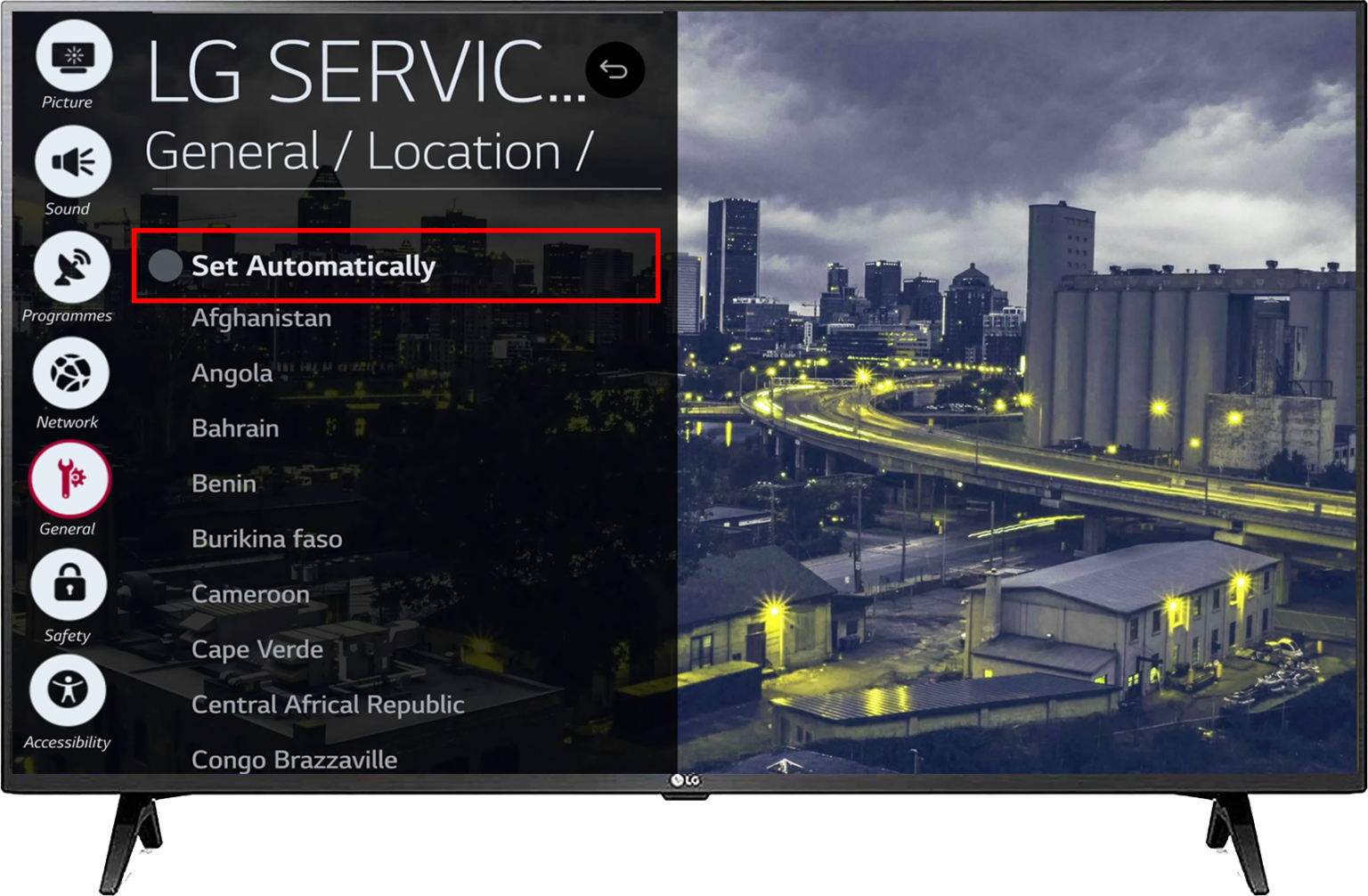Choose Angola as the service country

pyautogui.click(x=232, y=373)
